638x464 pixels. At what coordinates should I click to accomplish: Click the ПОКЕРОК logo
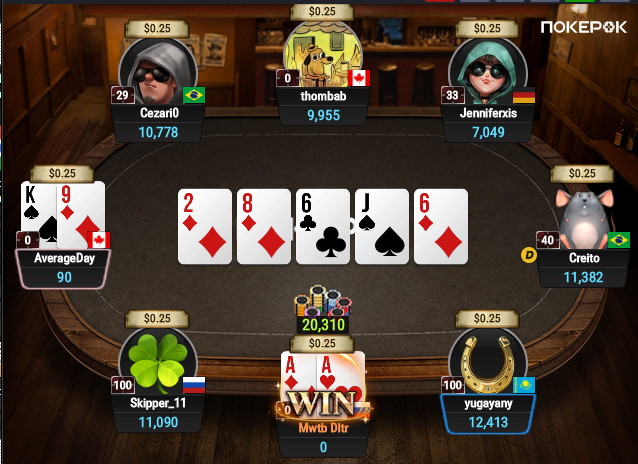tap(585, 27)
